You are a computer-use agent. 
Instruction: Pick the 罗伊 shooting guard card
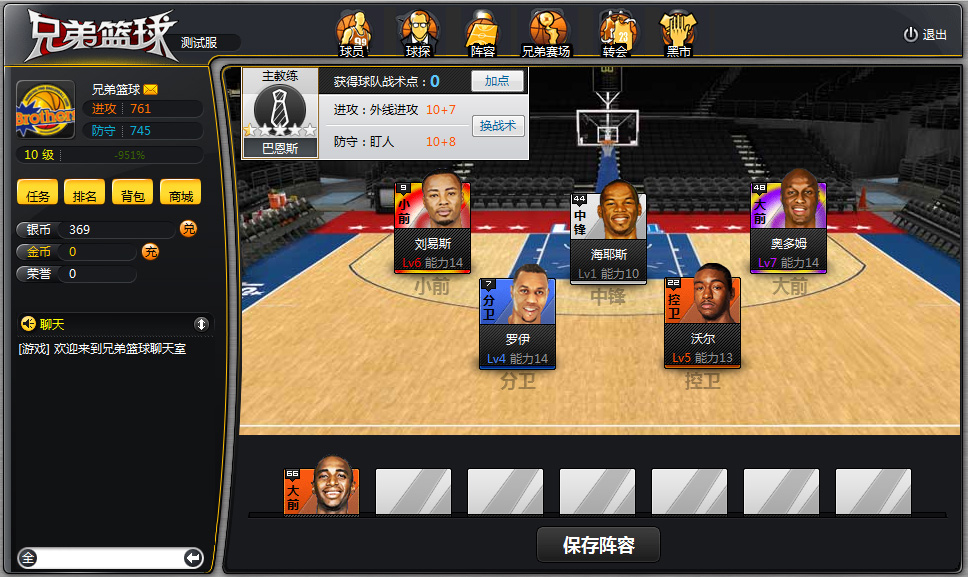517,322
